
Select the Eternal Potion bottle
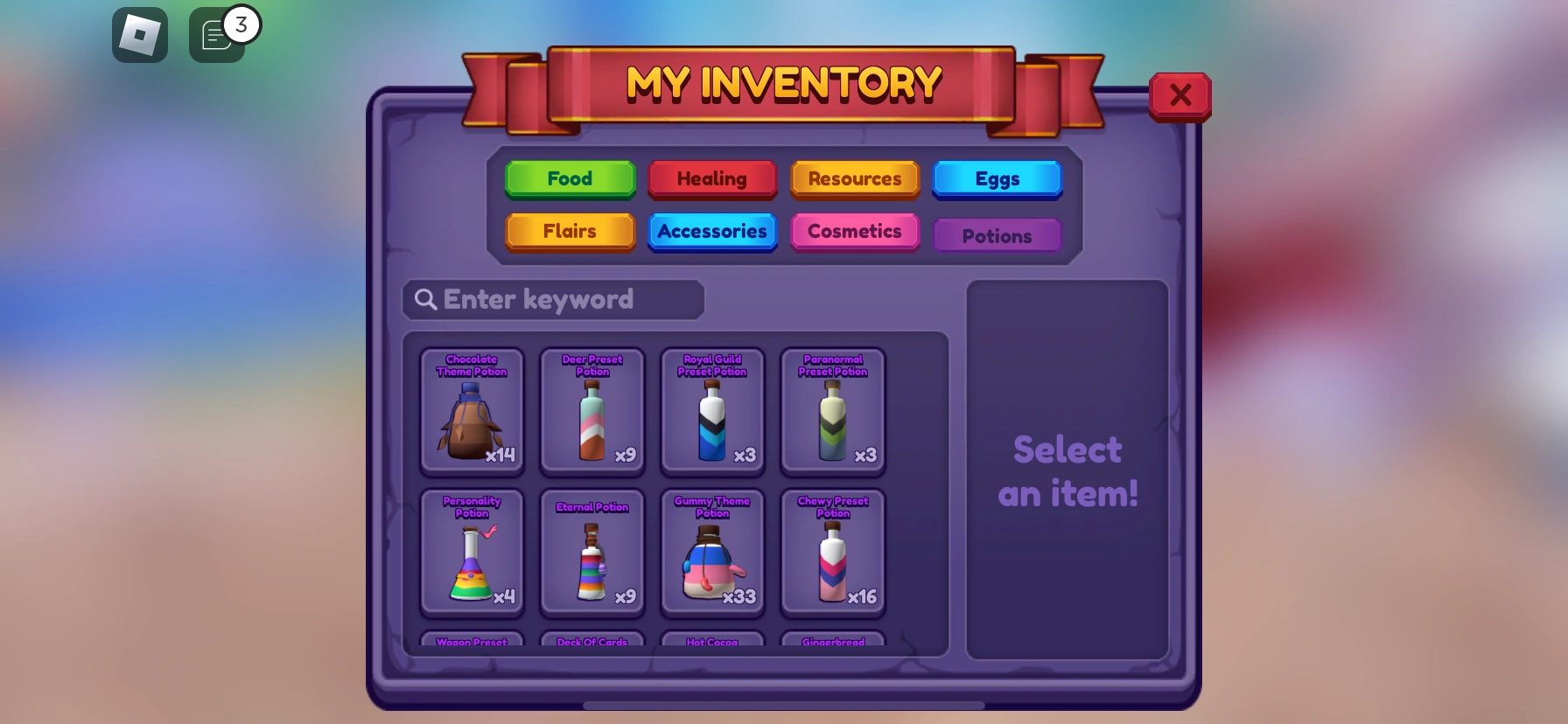point(592,553)
